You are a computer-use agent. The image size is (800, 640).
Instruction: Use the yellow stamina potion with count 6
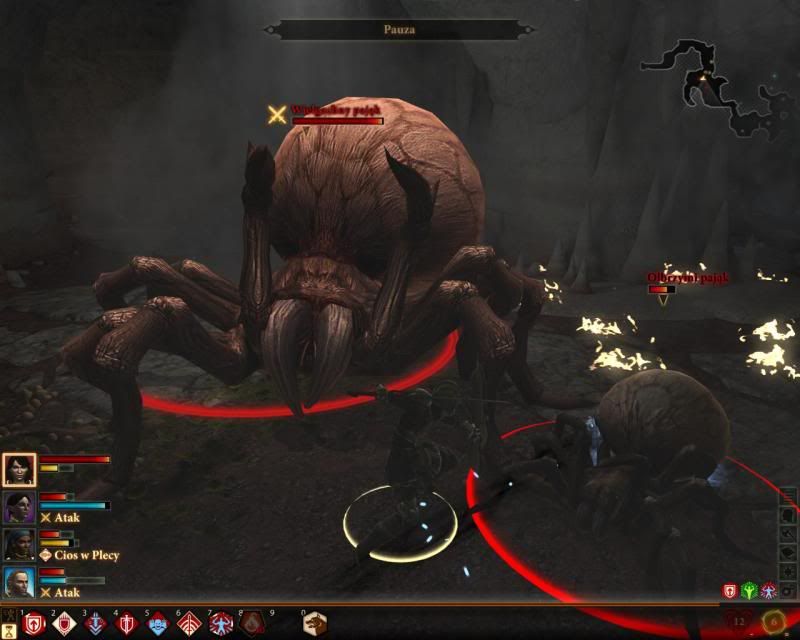(773, 622)
